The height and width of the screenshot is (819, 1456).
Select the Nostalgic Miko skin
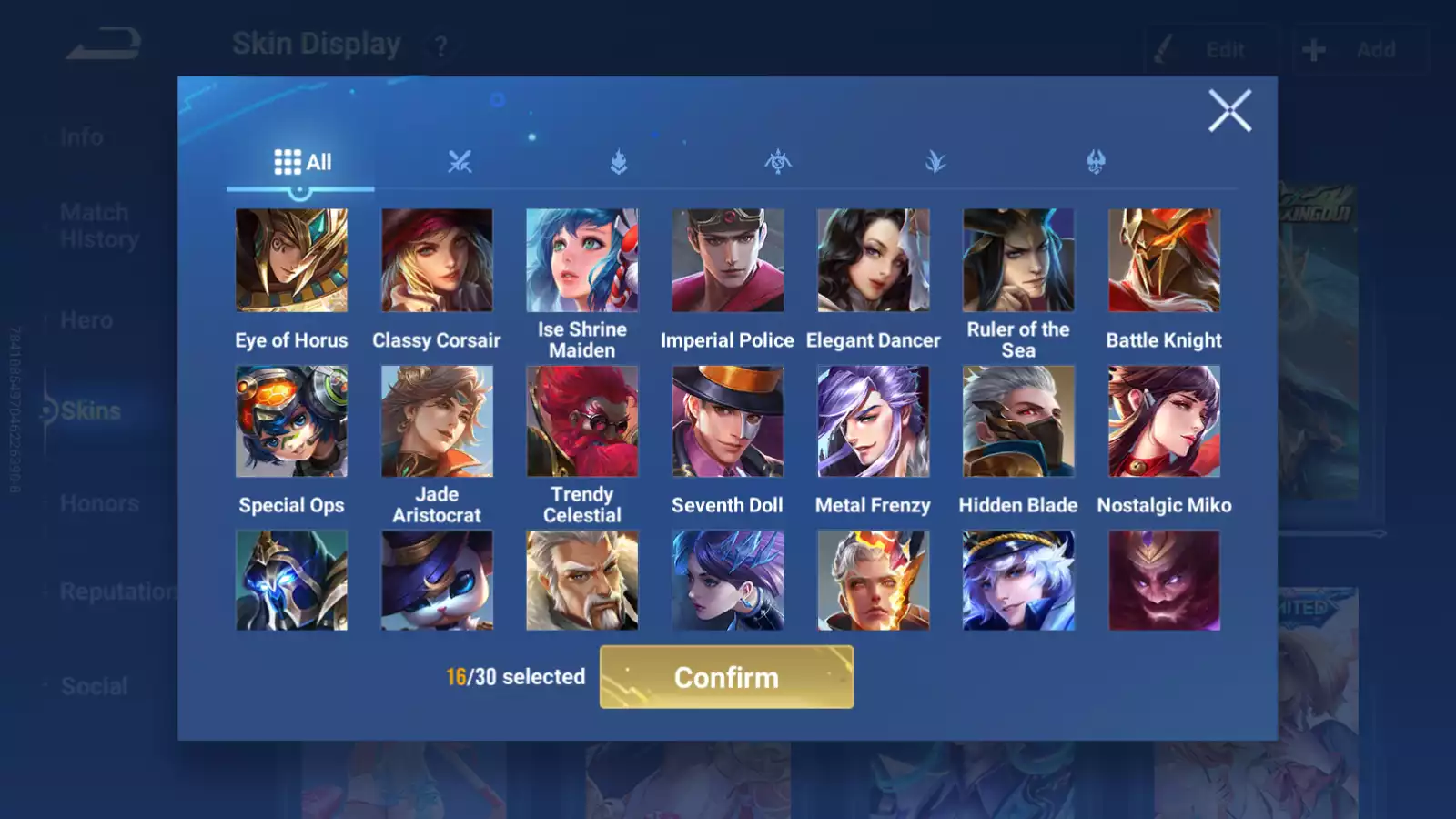coord(1165,420)
